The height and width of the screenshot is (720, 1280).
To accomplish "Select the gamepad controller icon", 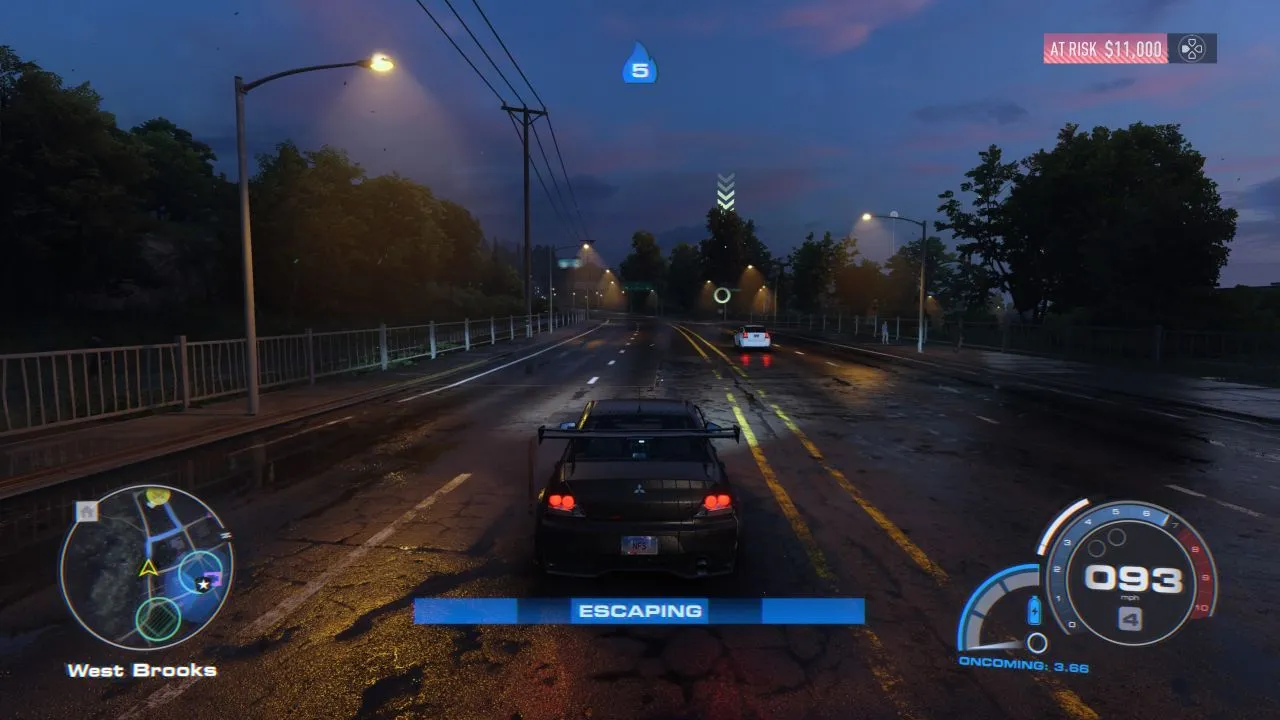I will pos(1191,48).
